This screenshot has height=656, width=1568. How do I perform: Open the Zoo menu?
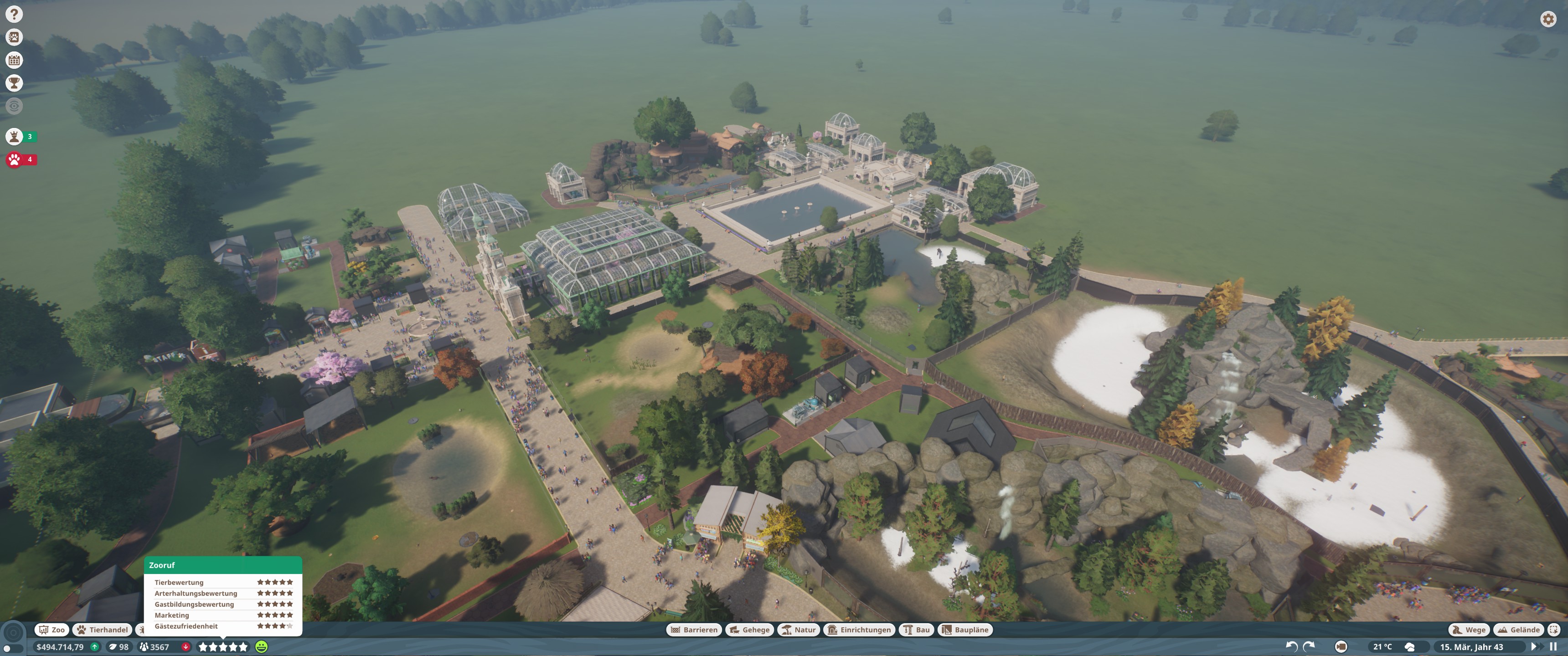click(x=52, y=630)
